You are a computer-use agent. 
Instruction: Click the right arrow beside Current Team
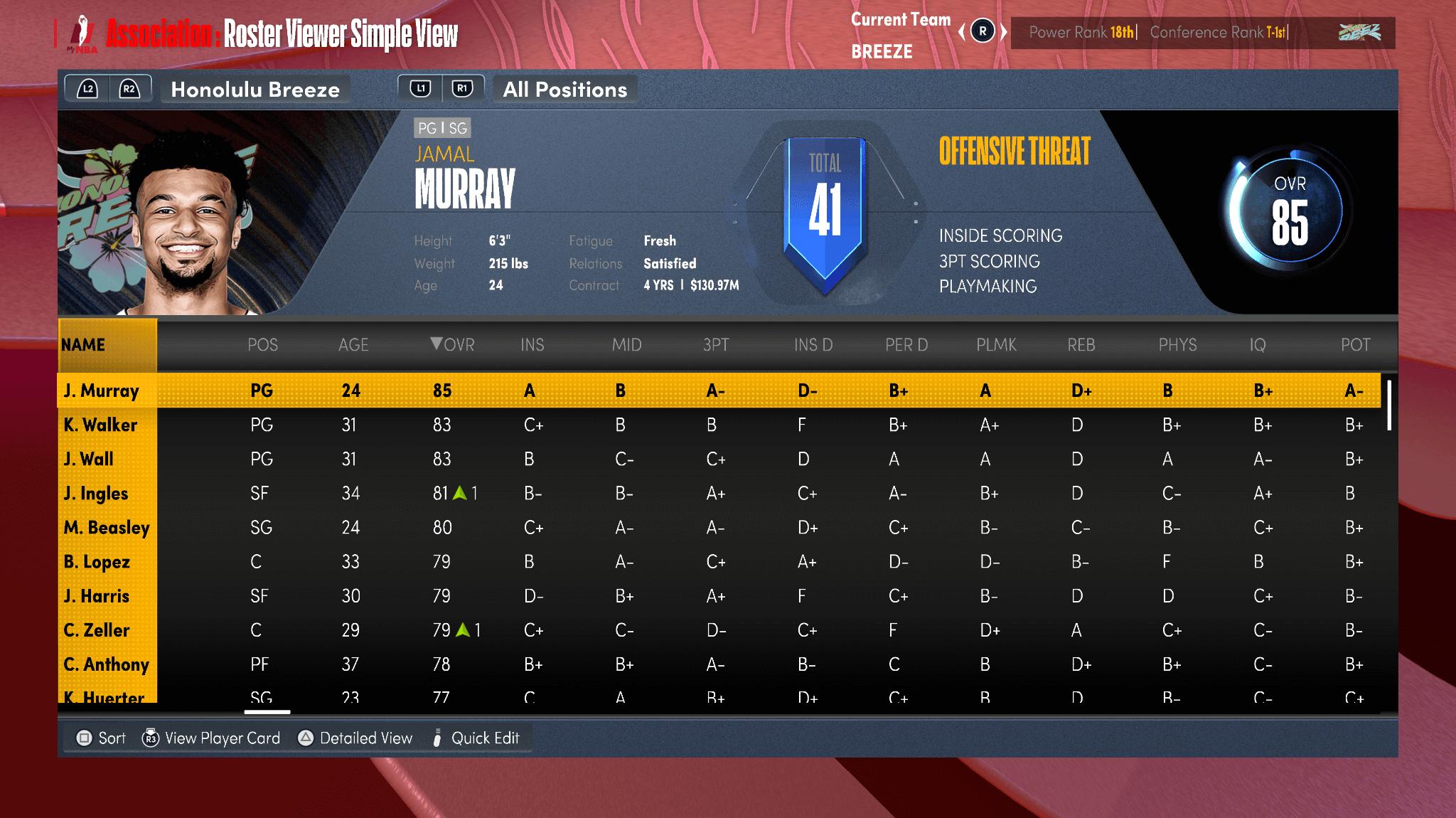coord(1003,32)
